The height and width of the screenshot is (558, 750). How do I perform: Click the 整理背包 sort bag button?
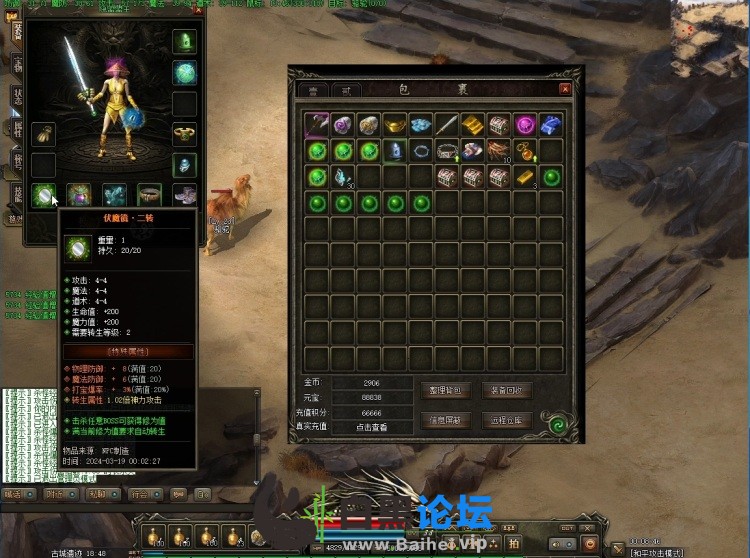coord(446,390)
